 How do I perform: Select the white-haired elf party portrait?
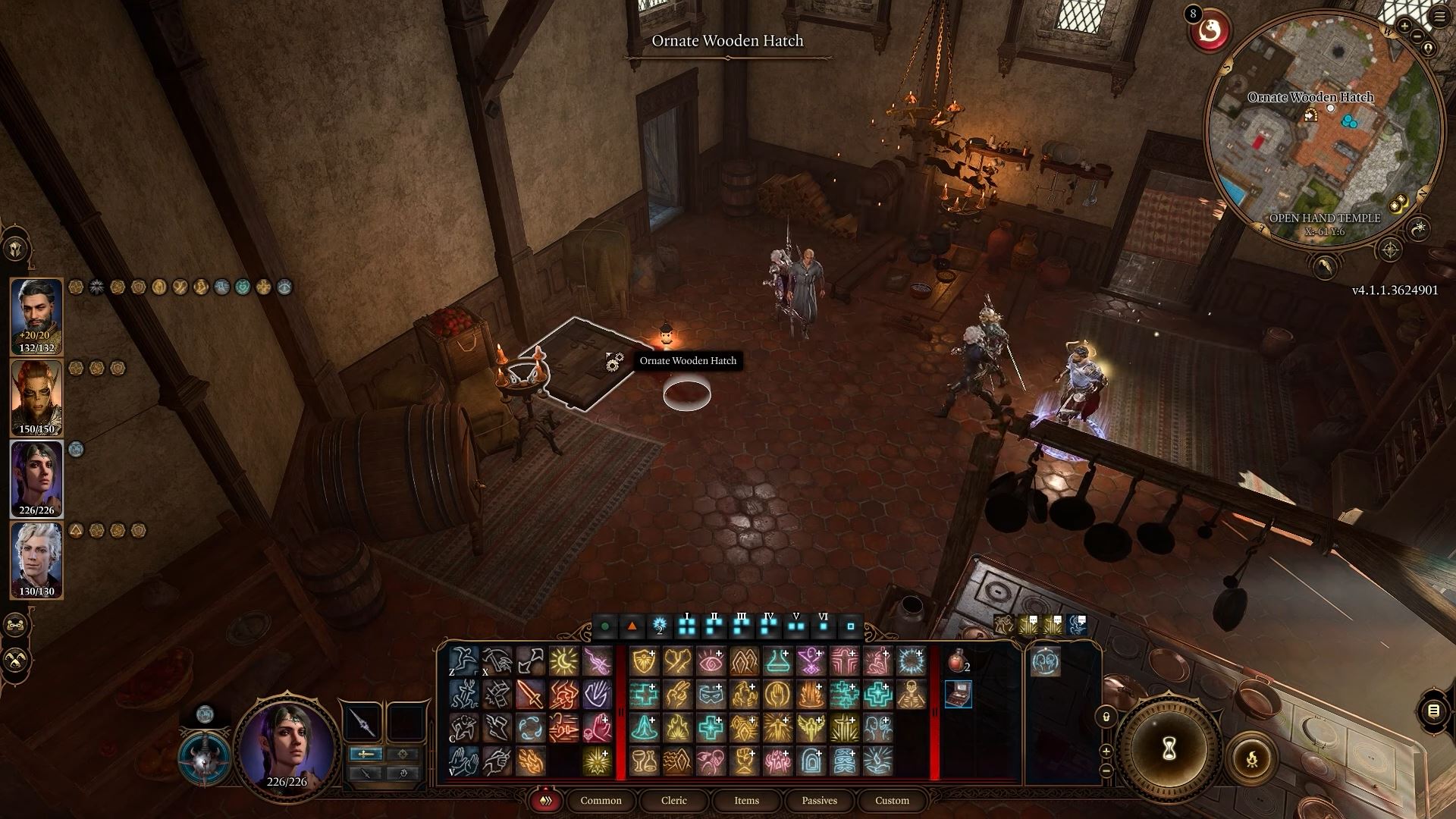[x=36, y=560]
